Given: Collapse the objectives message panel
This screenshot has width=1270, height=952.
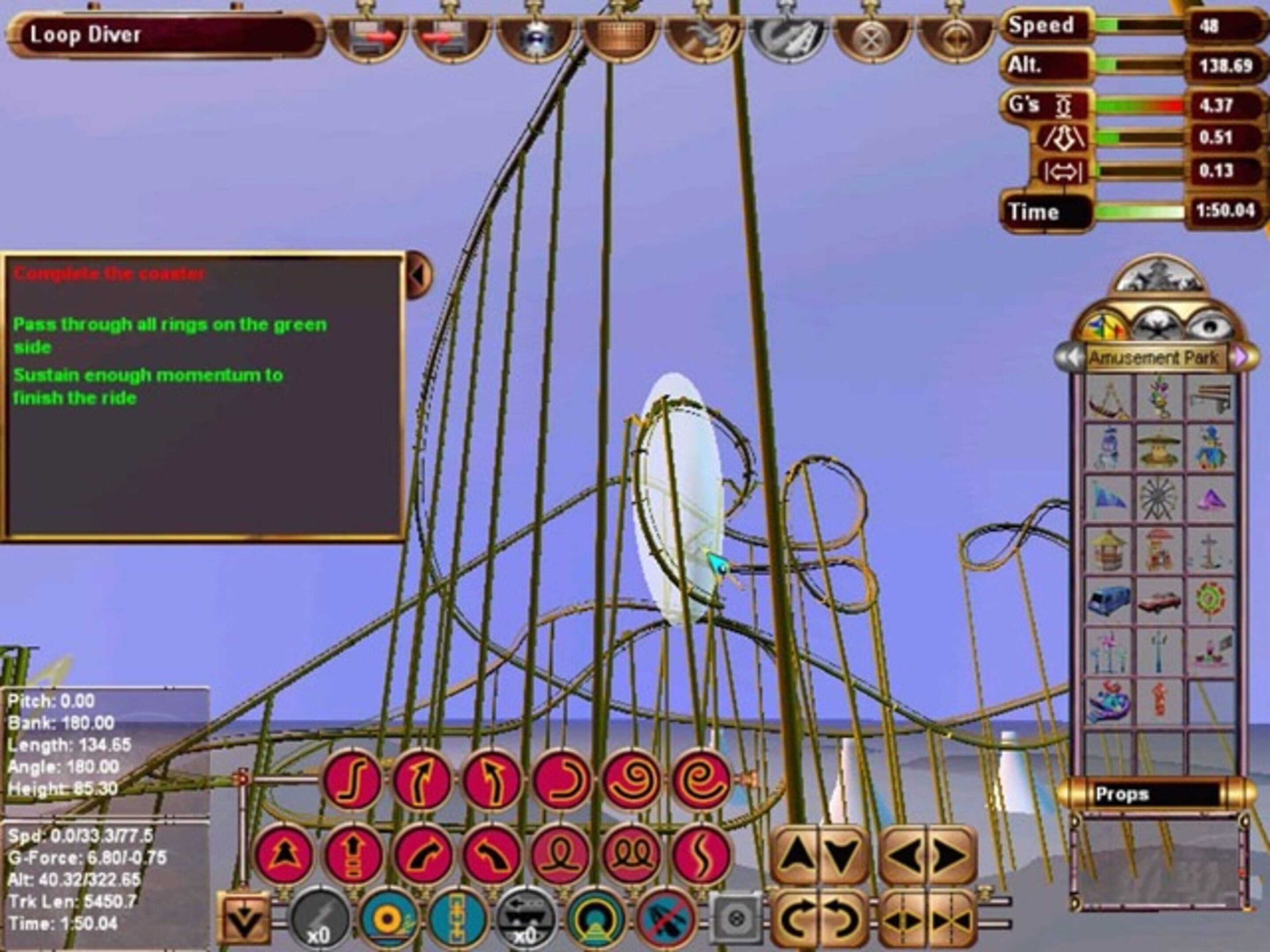Looking at the screenshot, I should point(418,275).
